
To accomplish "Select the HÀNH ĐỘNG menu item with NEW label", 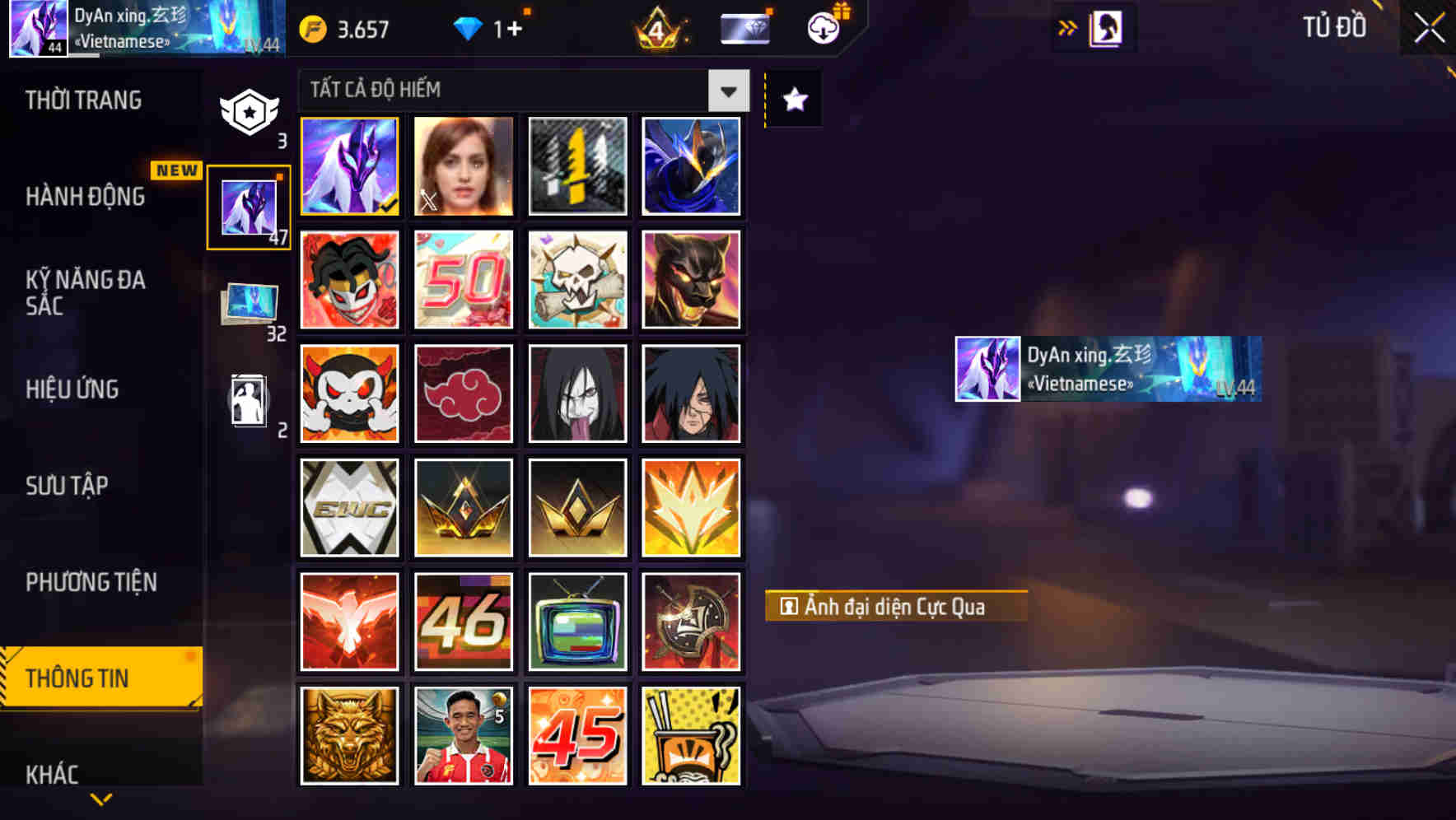I will point(85,196).
